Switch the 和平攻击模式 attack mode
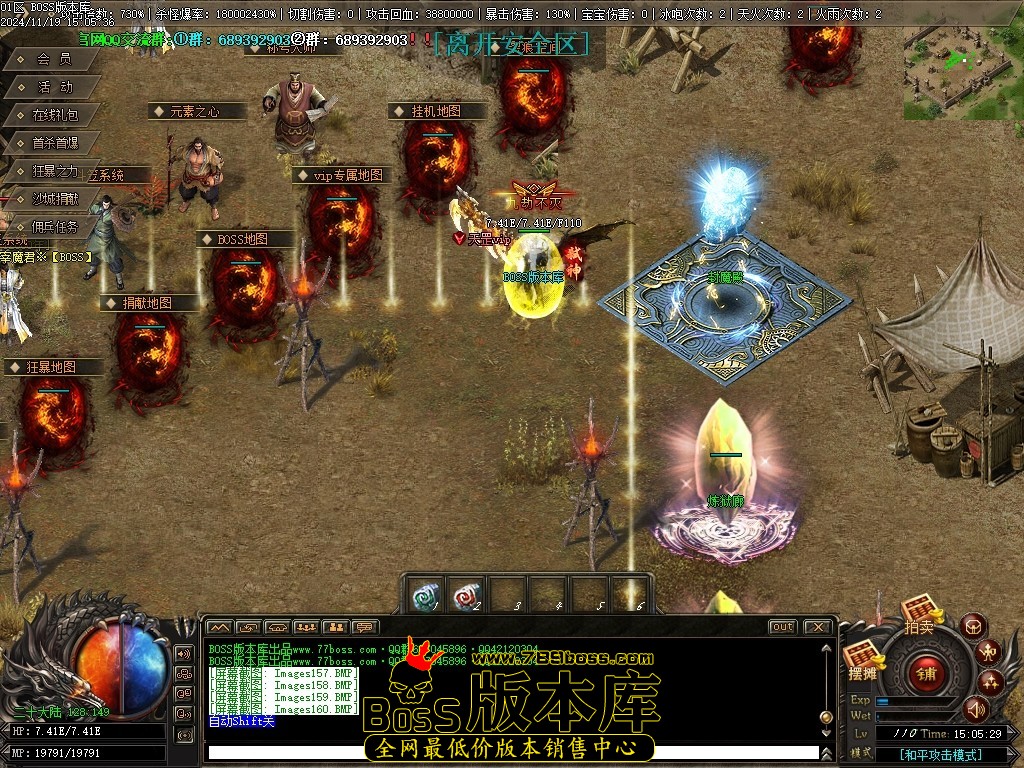Screen dimensions: 1024x768 (x=939, y=755)
